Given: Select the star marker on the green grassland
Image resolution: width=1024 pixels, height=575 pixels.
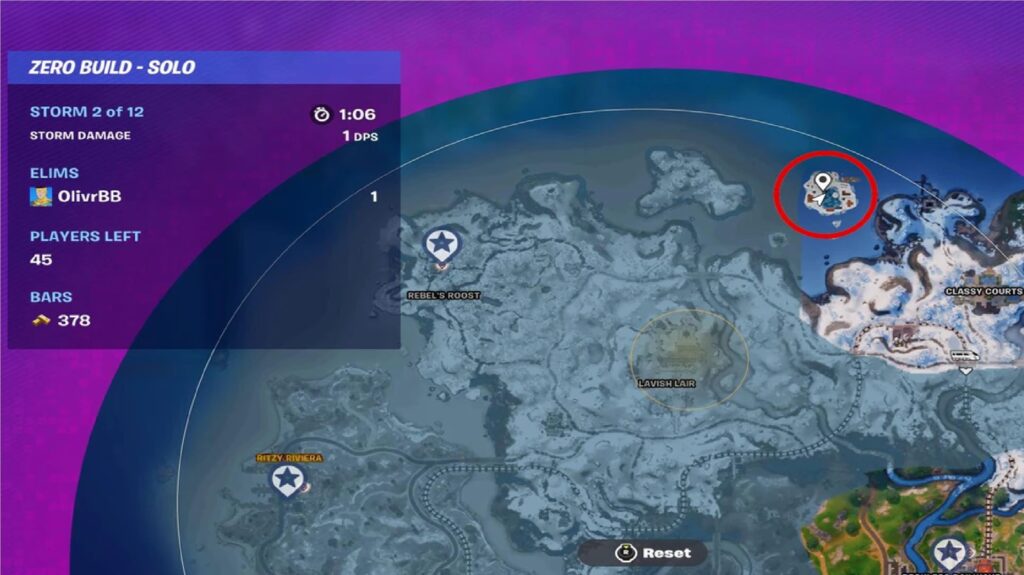Looking at the screenshot, I should tap(948, 551).
